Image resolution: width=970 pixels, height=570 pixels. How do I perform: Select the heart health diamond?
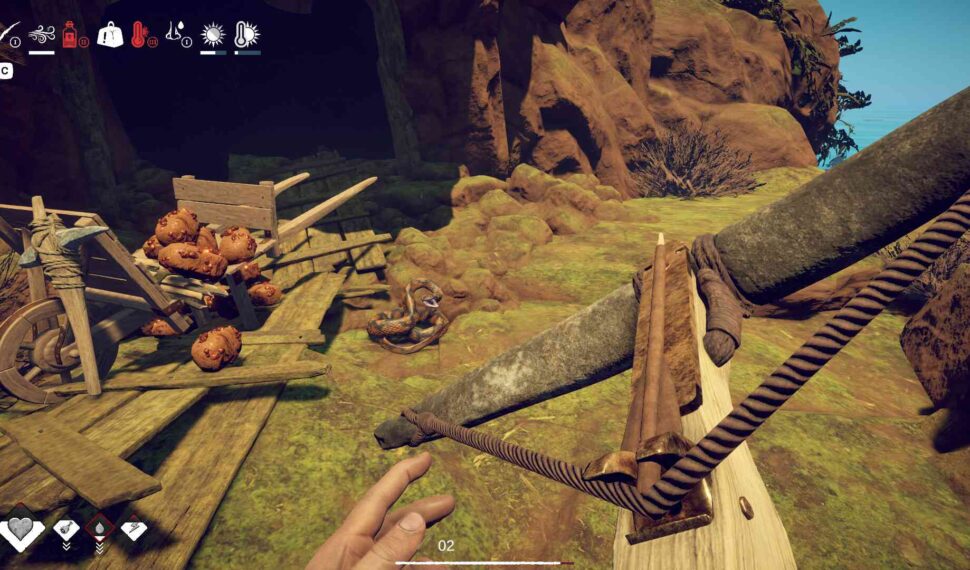pos(22,529)
